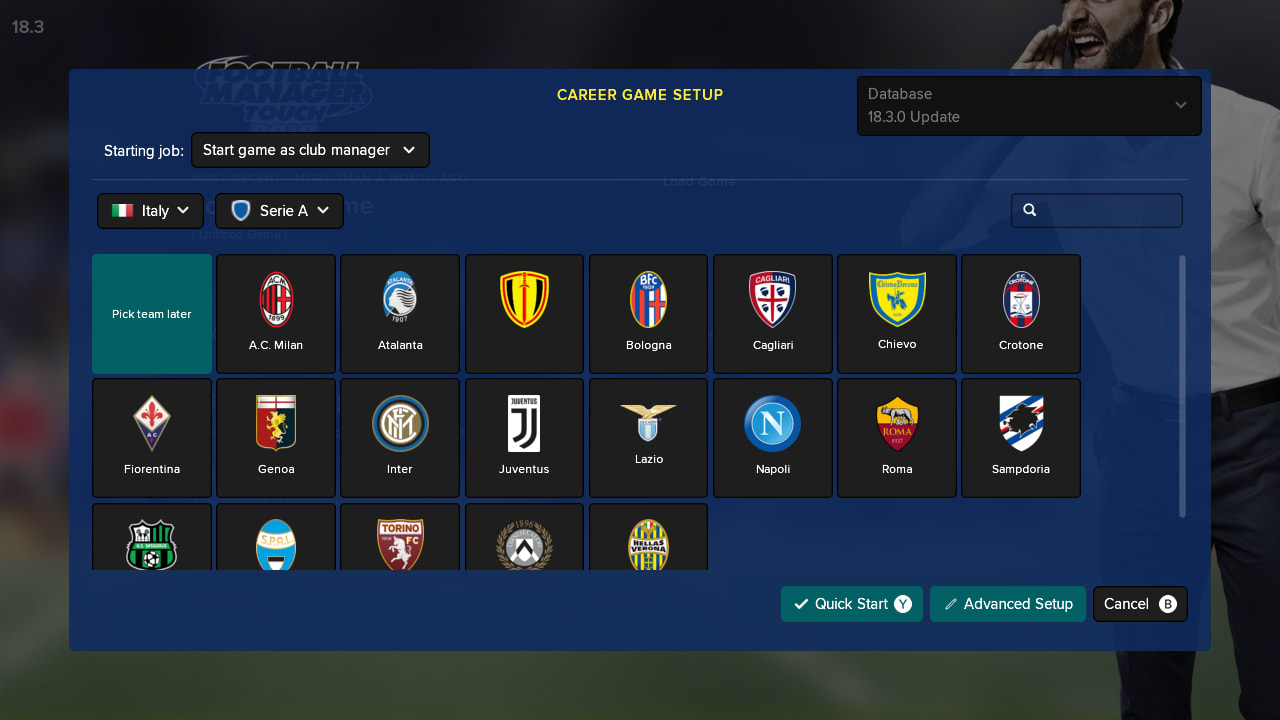Select Lazio as the active team choice
Viewport: 1280px width, 720px height.
(648, 437)
